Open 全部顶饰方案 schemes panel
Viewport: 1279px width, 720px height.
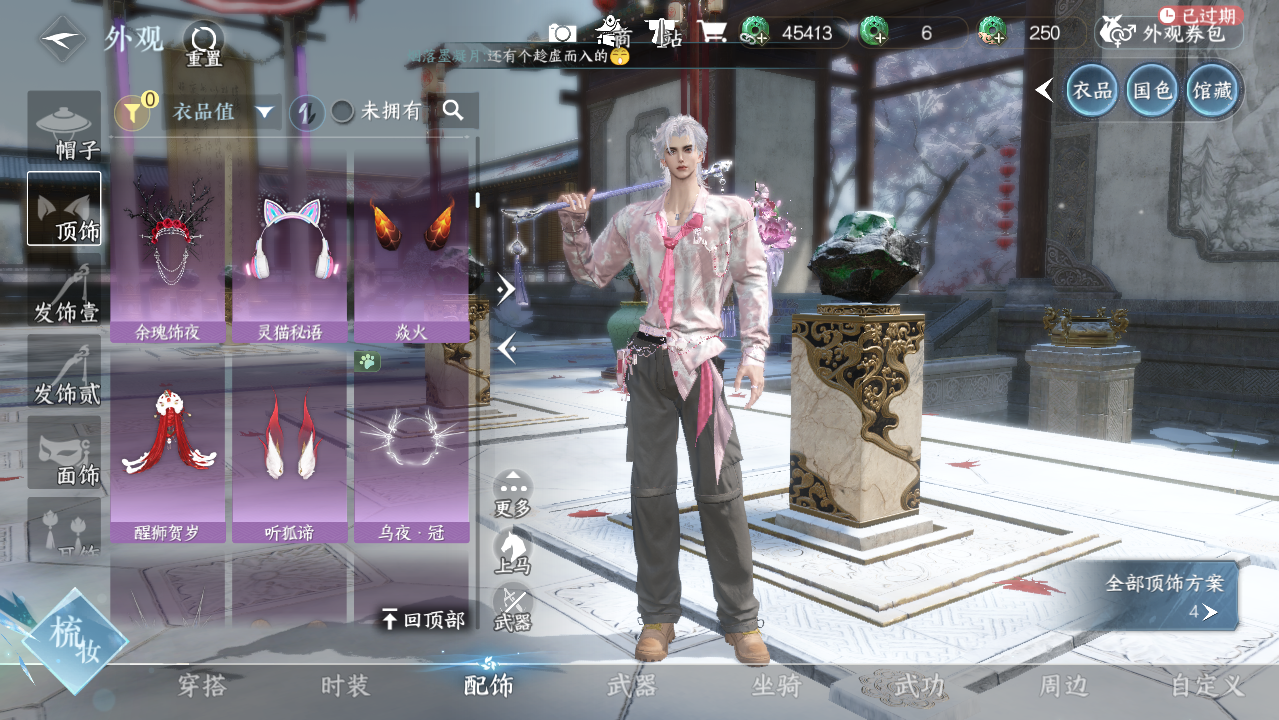coord(1170,596)
